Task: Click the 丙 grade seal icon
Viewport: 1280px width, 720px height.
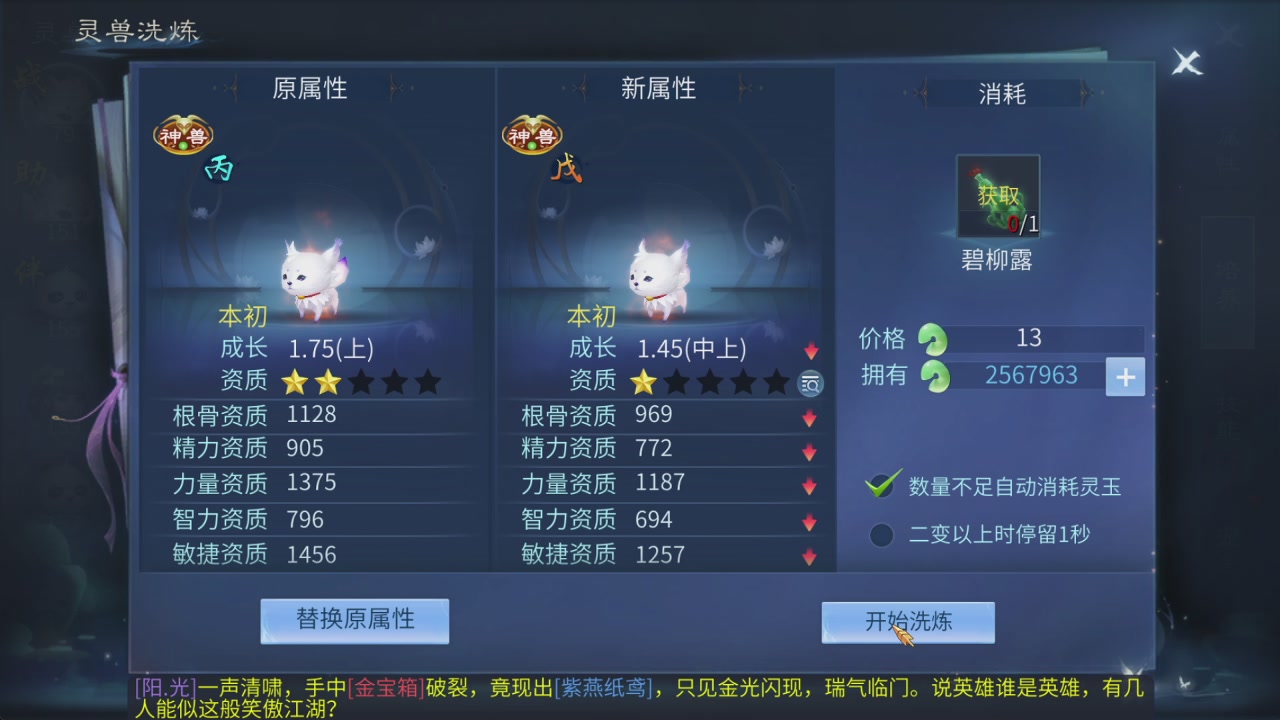Action: (219, 169)
